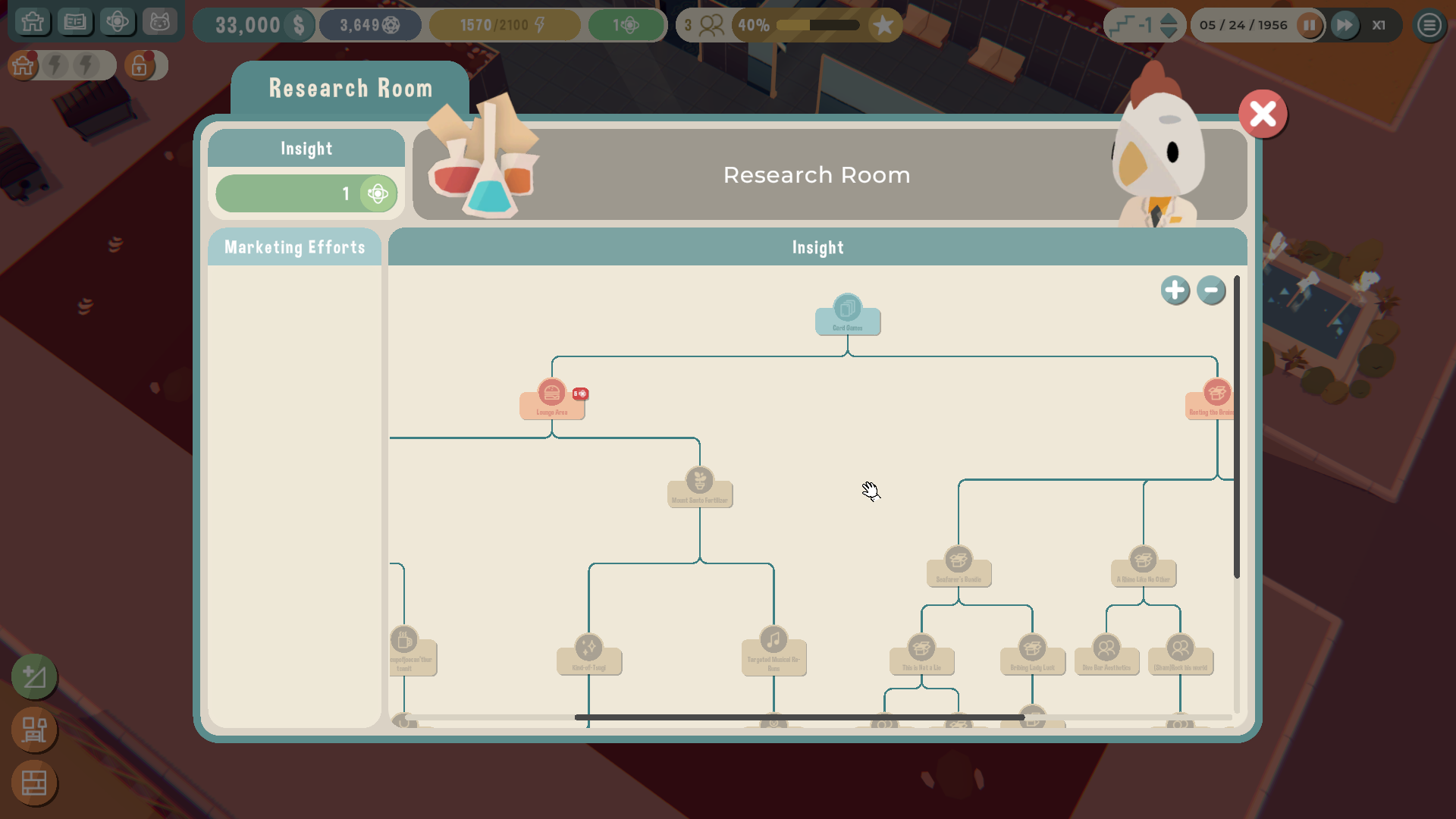Select the blueprint grid icon at bottom left
1456x819 pixels.
click(35, 783)
